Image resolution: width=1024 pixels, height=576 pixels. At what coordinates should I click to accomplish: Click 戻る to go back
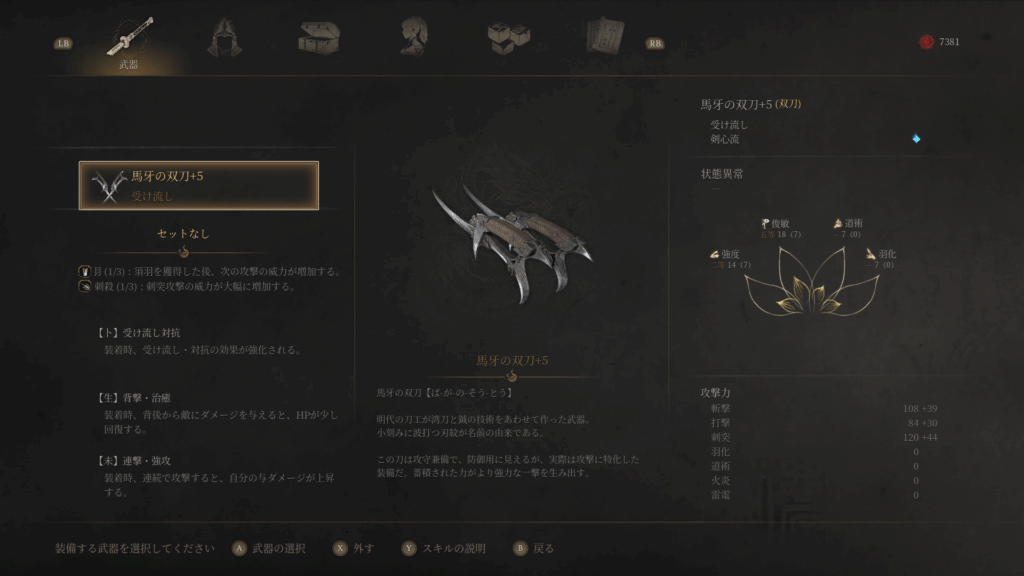point(534,548)
